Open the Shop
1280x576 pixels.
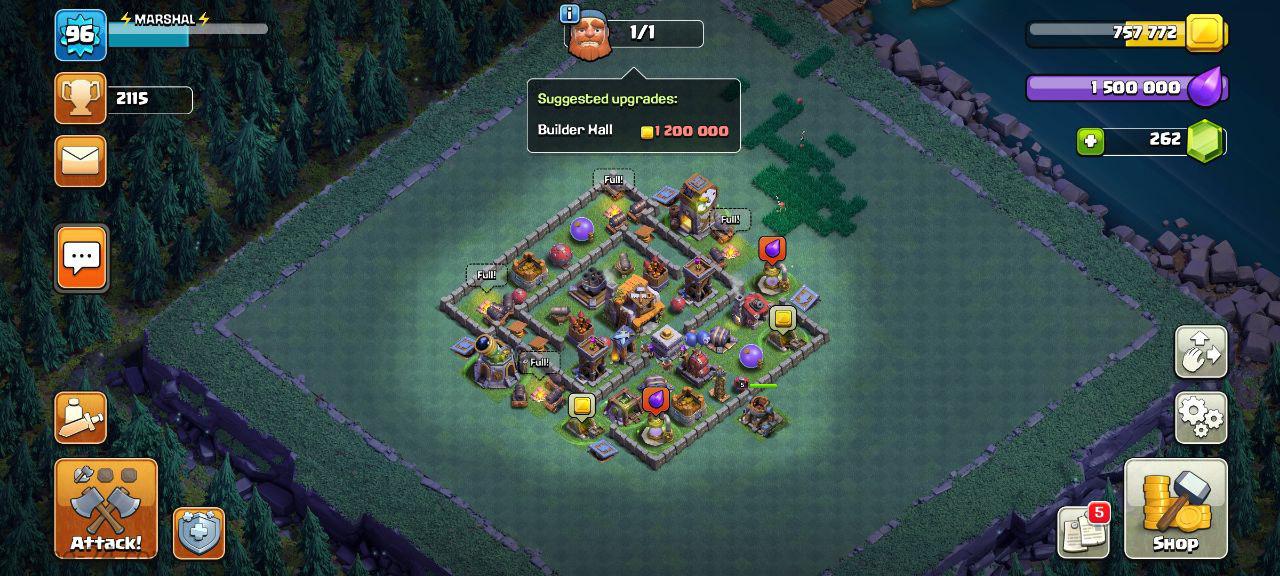click(1175, 508)
